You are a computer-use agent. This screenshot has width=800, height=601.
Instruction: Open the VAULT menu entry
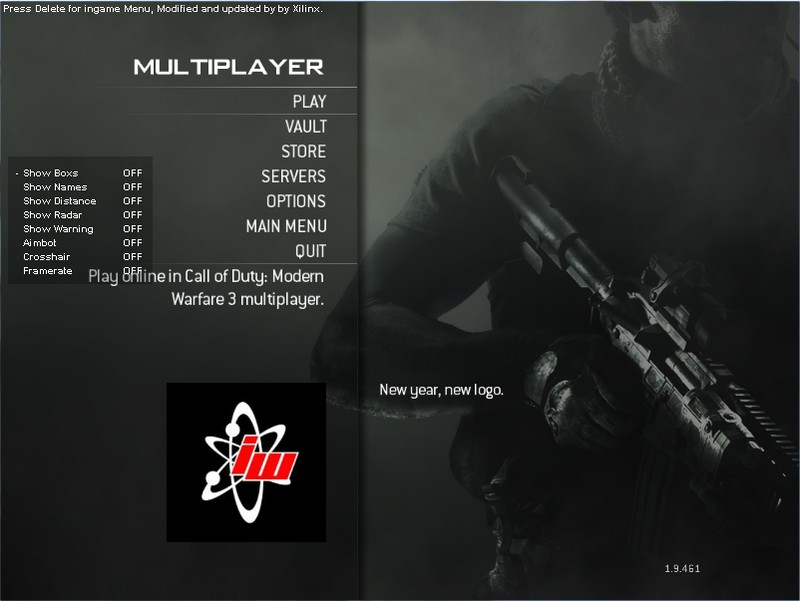coord(305,126)
